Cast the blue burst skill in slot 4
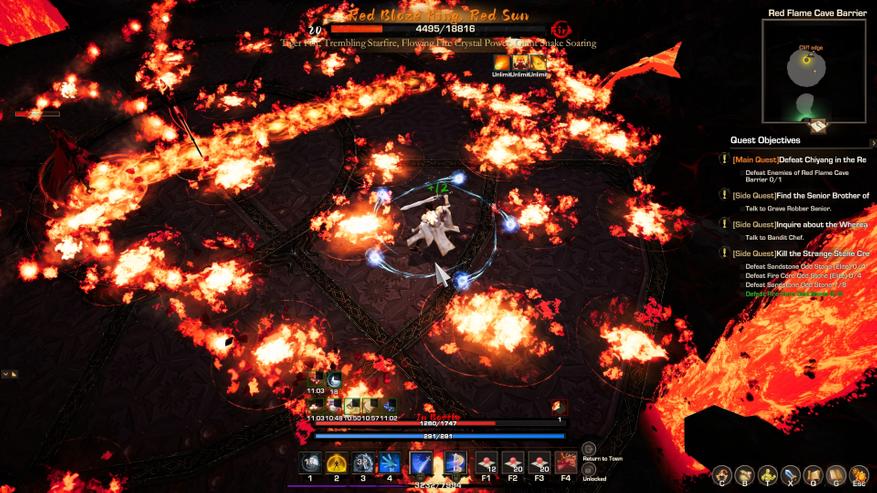 tap(389, 463)
